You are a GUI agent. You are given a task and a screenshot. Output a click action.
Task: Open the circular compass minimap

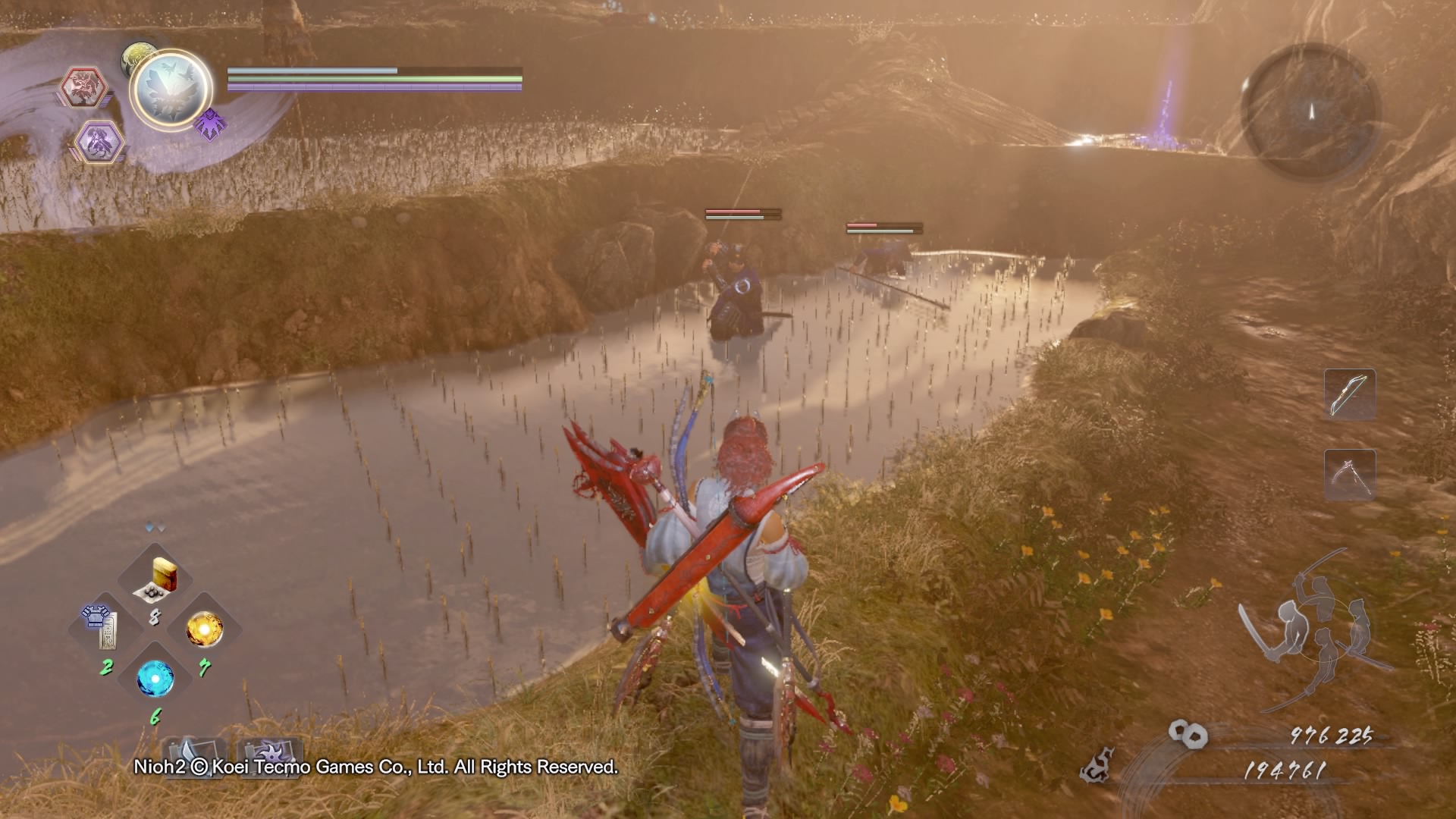(1310, 111)
